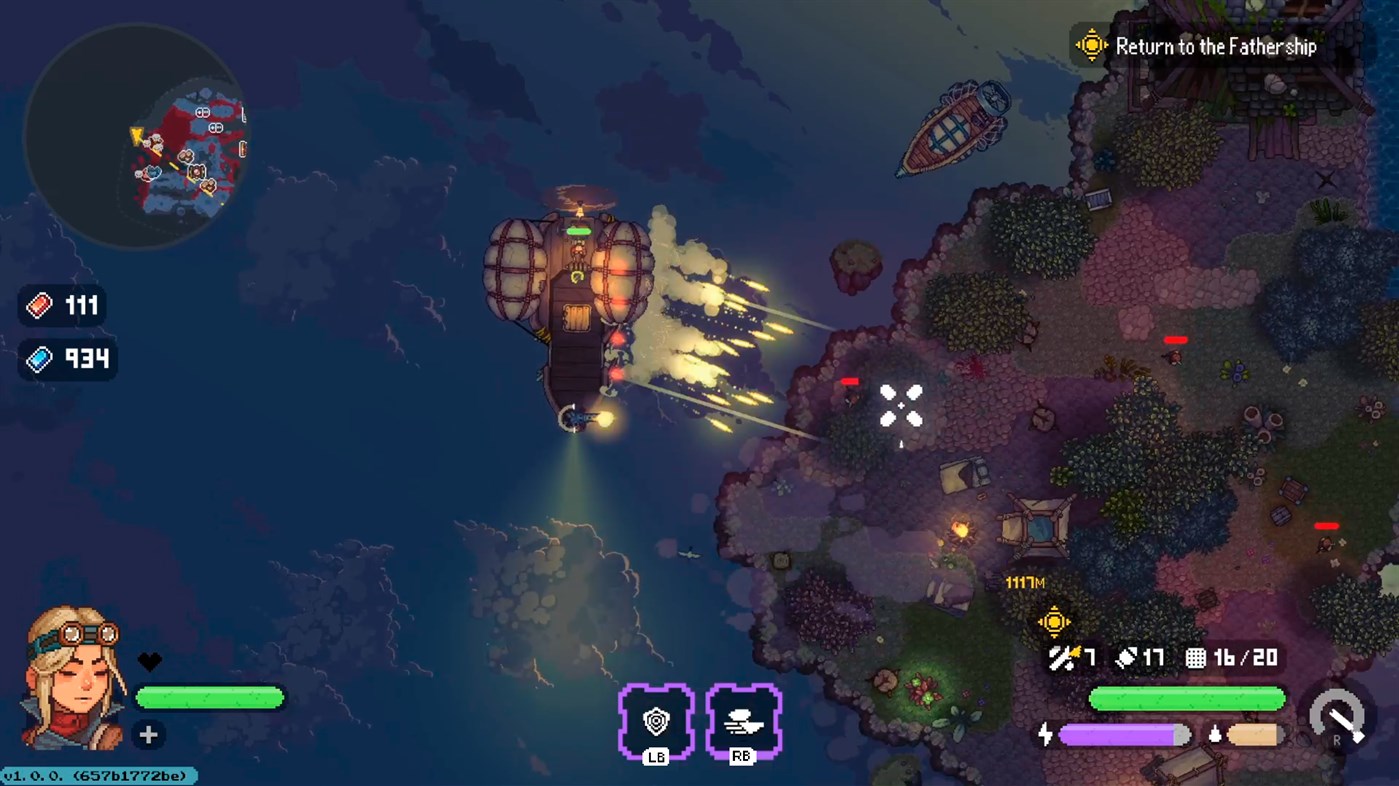Click the yellow Fathership compass icon
Viewport: 1399px width, 786px height.
tap(1090, 45)
